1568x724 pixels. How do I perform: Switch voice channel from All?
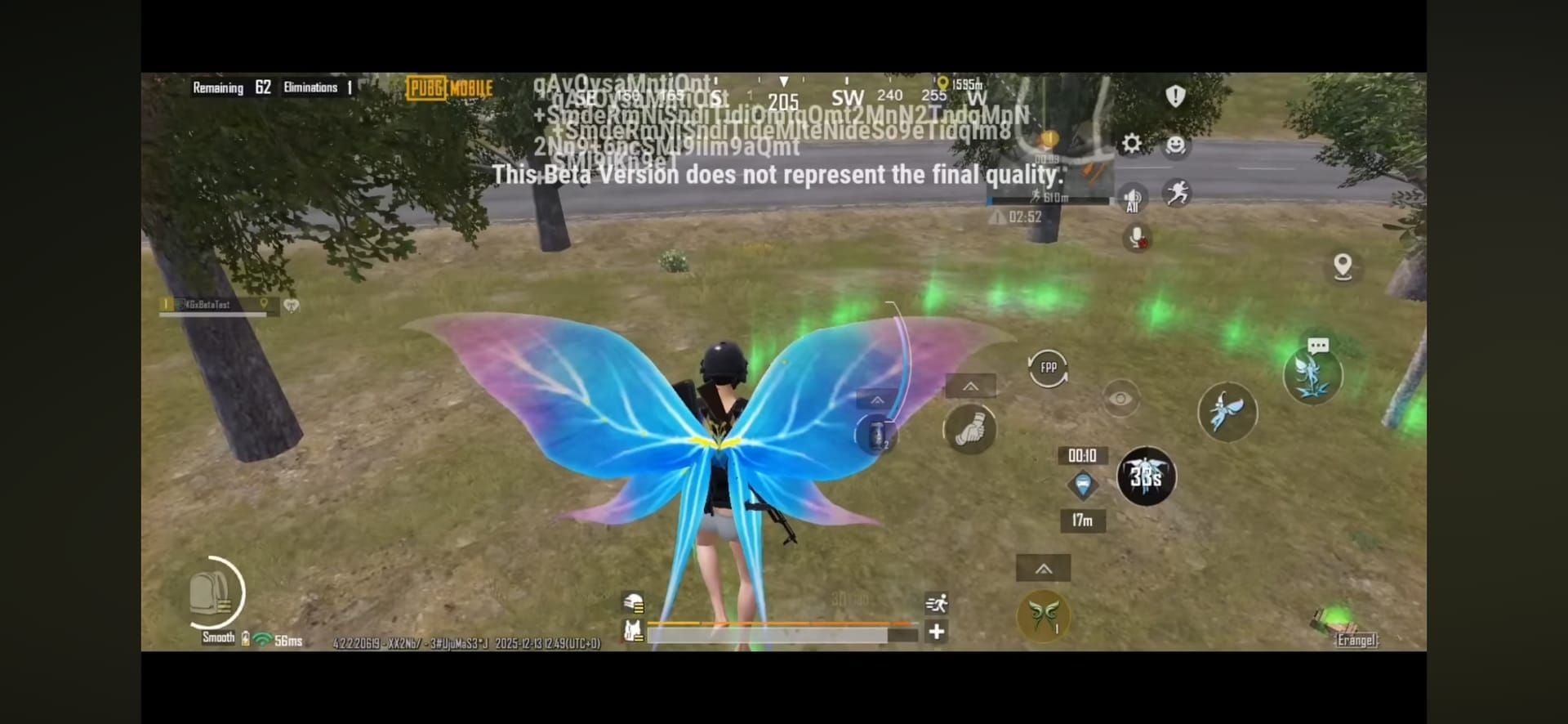1131,199
